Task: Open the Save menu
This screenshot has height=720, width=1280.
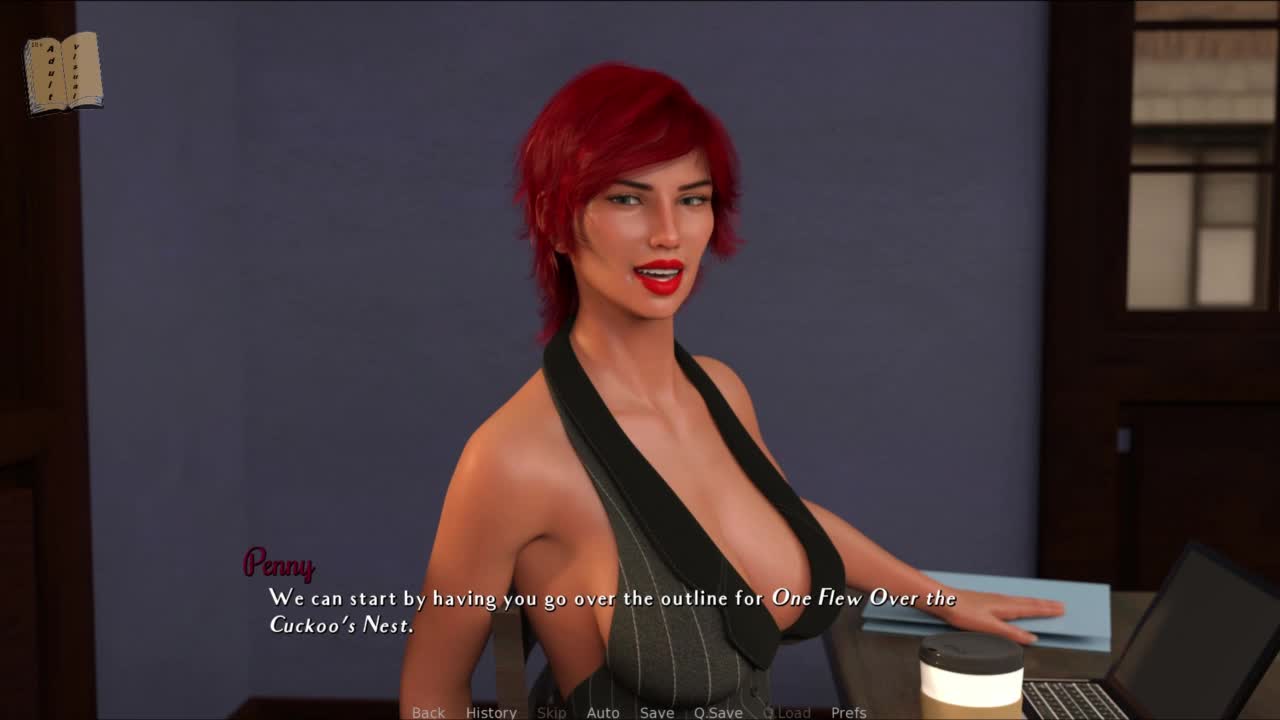Action: coord(657,712)
